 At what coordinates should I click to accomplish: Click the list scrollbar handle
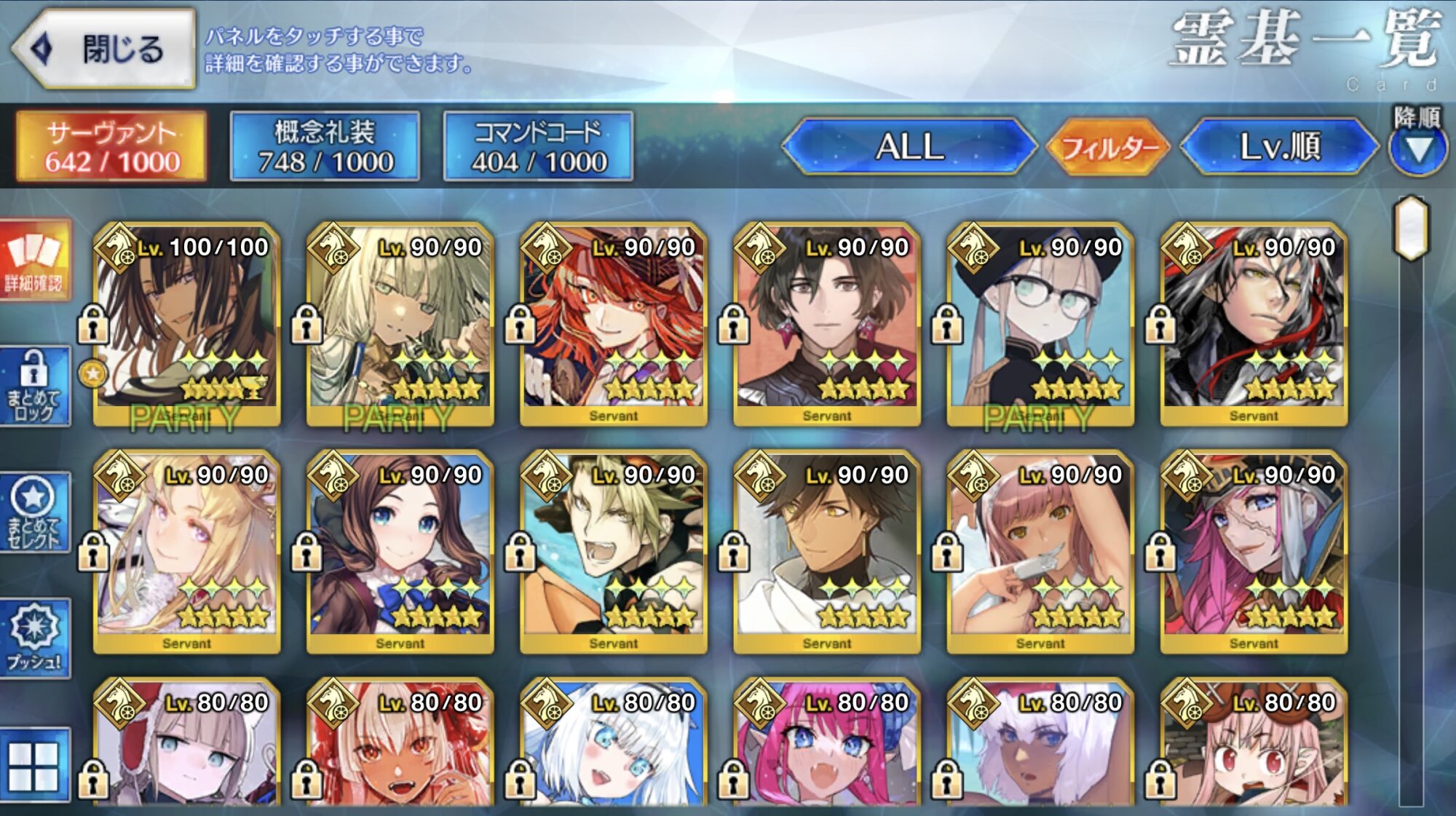(1411, 228)
